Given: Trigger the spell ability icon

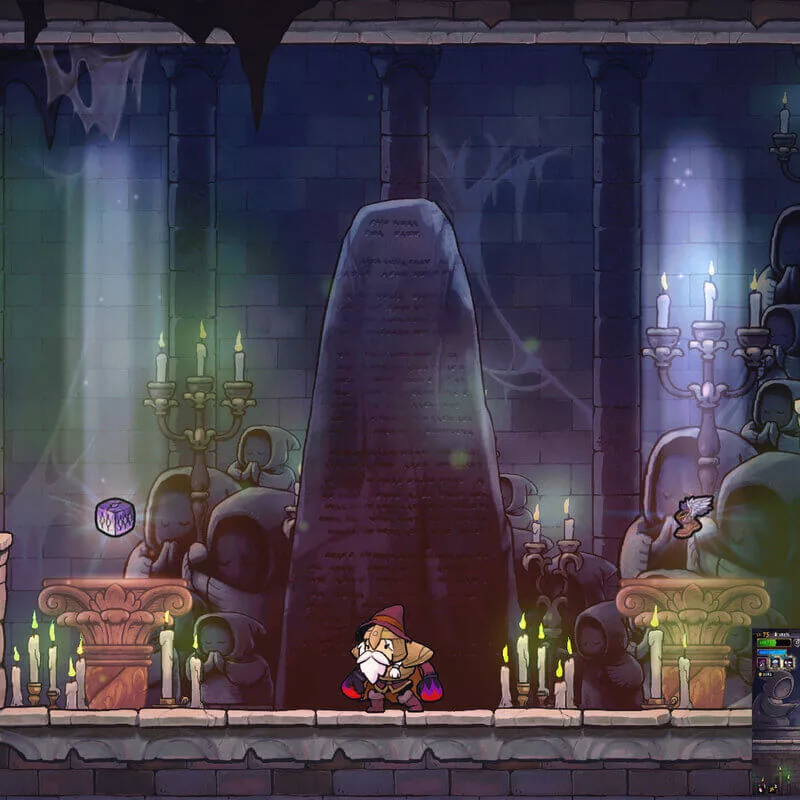Looking at the screenshot, I should pyautogui.click(x=788, y=663).
